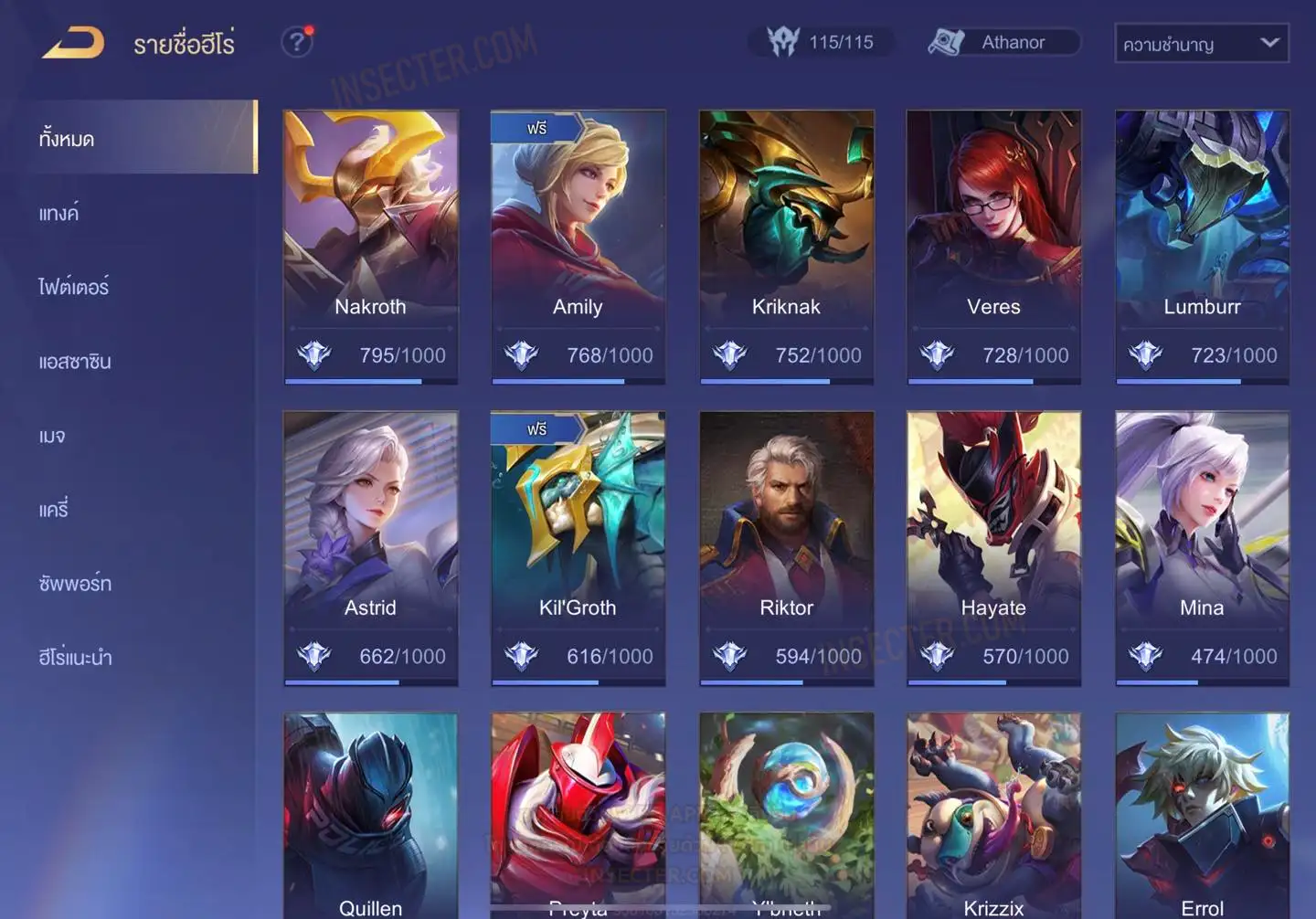Image resolution: width=1316 pixels, height=919 pixels.
Task: Go back using the gold arrow button
Action: 73,42
